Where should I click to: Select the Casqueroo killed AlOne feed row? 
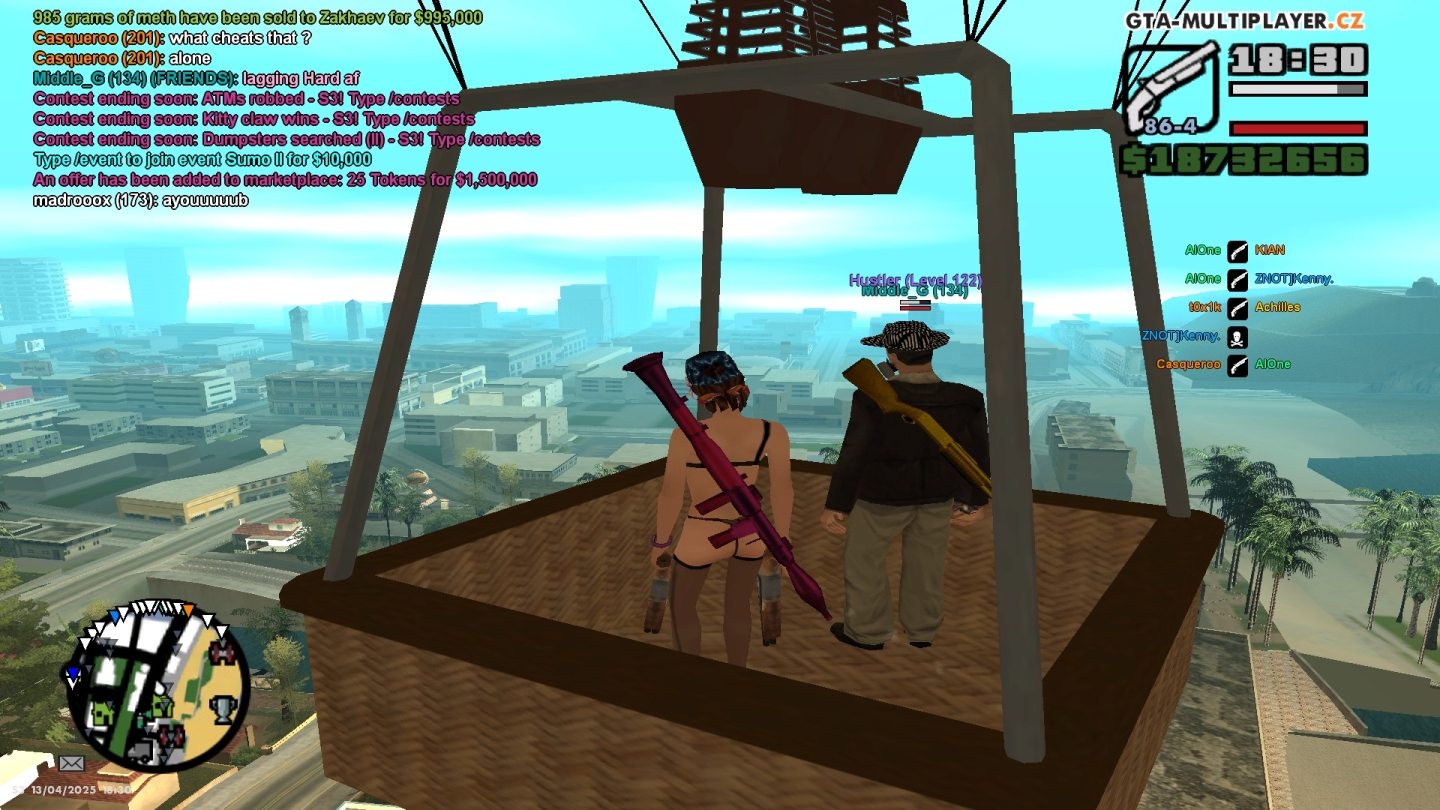(1222, 365)
